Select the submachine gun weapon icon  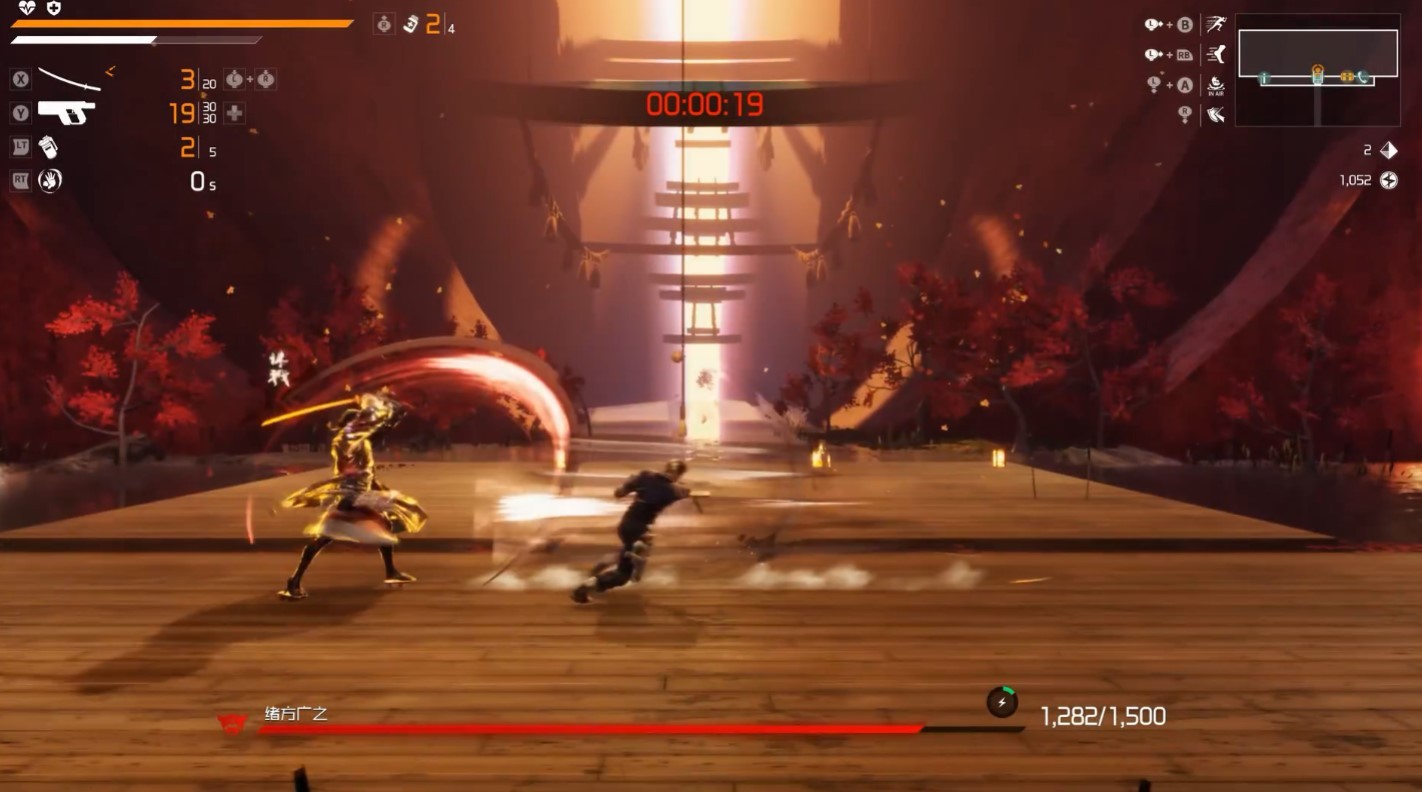coord(67,112)
